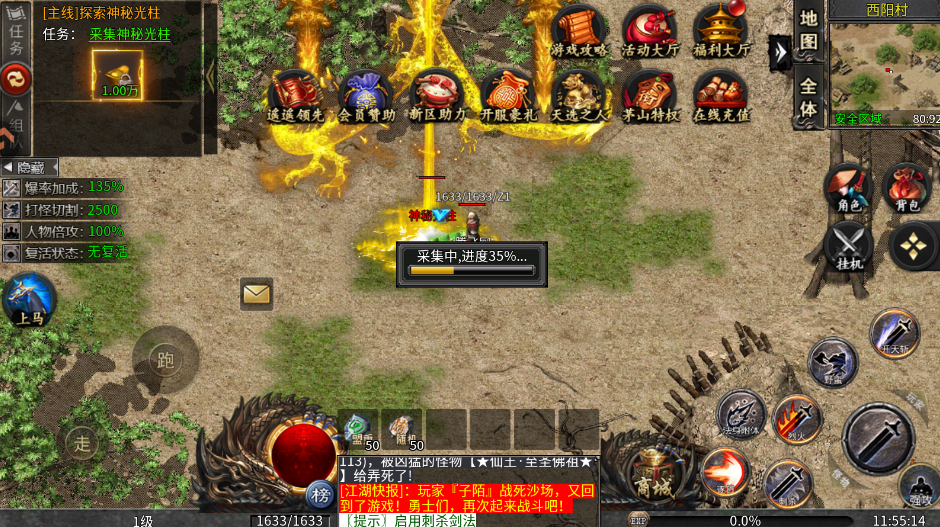Open the 会员赞助 member sponsorship icon
The image size is (940, 527).
[367, 96]
